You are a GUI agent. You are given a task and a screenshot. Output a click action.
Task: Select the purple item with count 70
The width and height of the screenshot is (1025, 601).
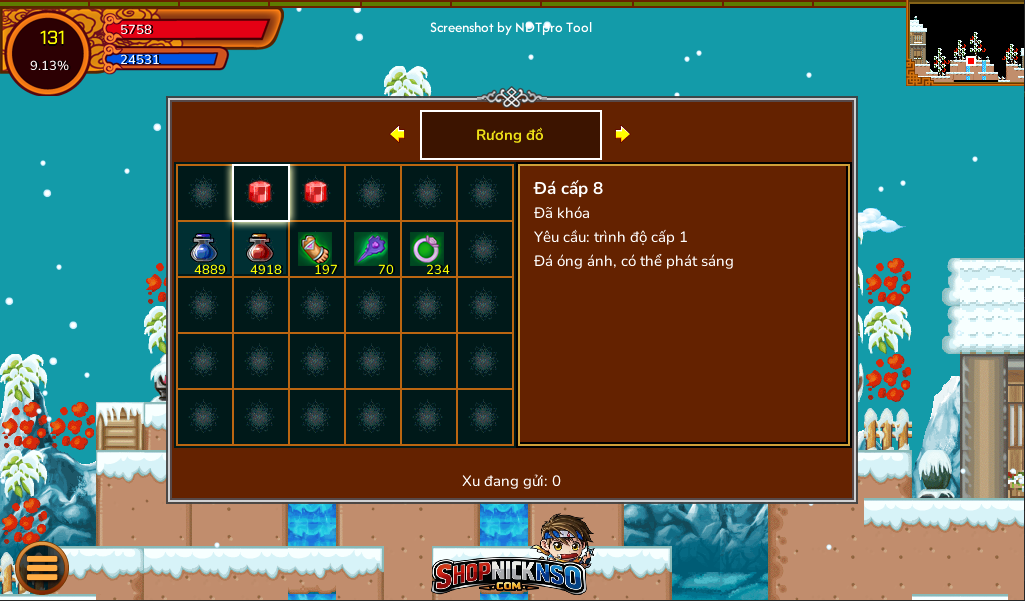tap(372, 249)
